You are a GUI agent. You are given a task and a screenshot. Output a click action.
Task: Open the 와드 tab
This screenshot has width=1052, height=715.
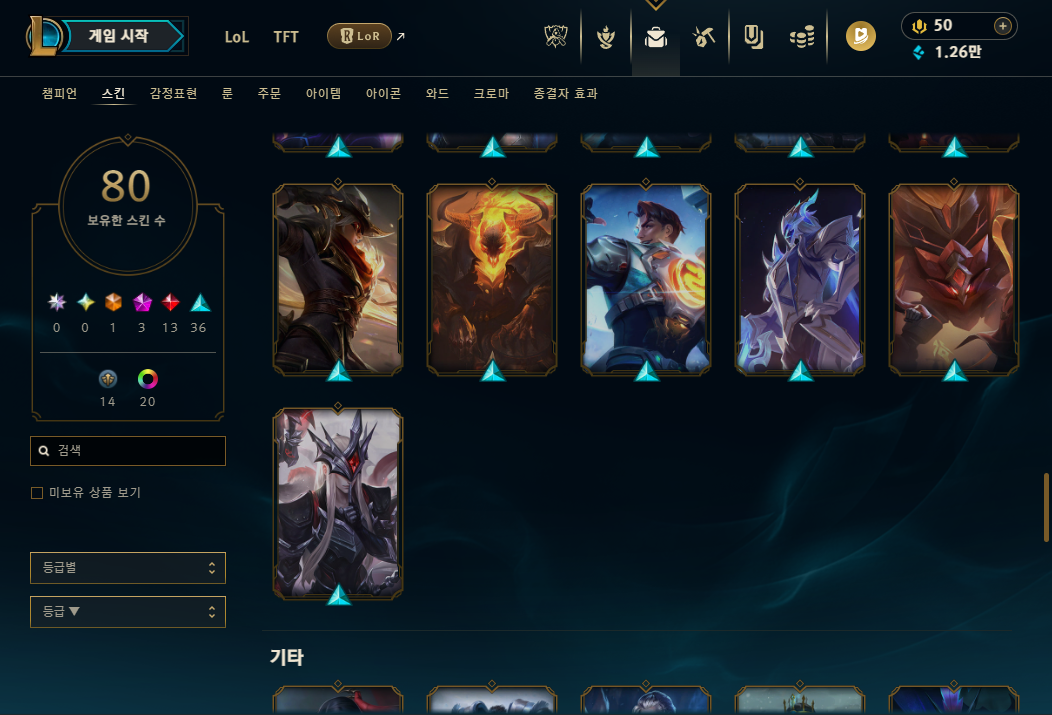click(437, 94)
